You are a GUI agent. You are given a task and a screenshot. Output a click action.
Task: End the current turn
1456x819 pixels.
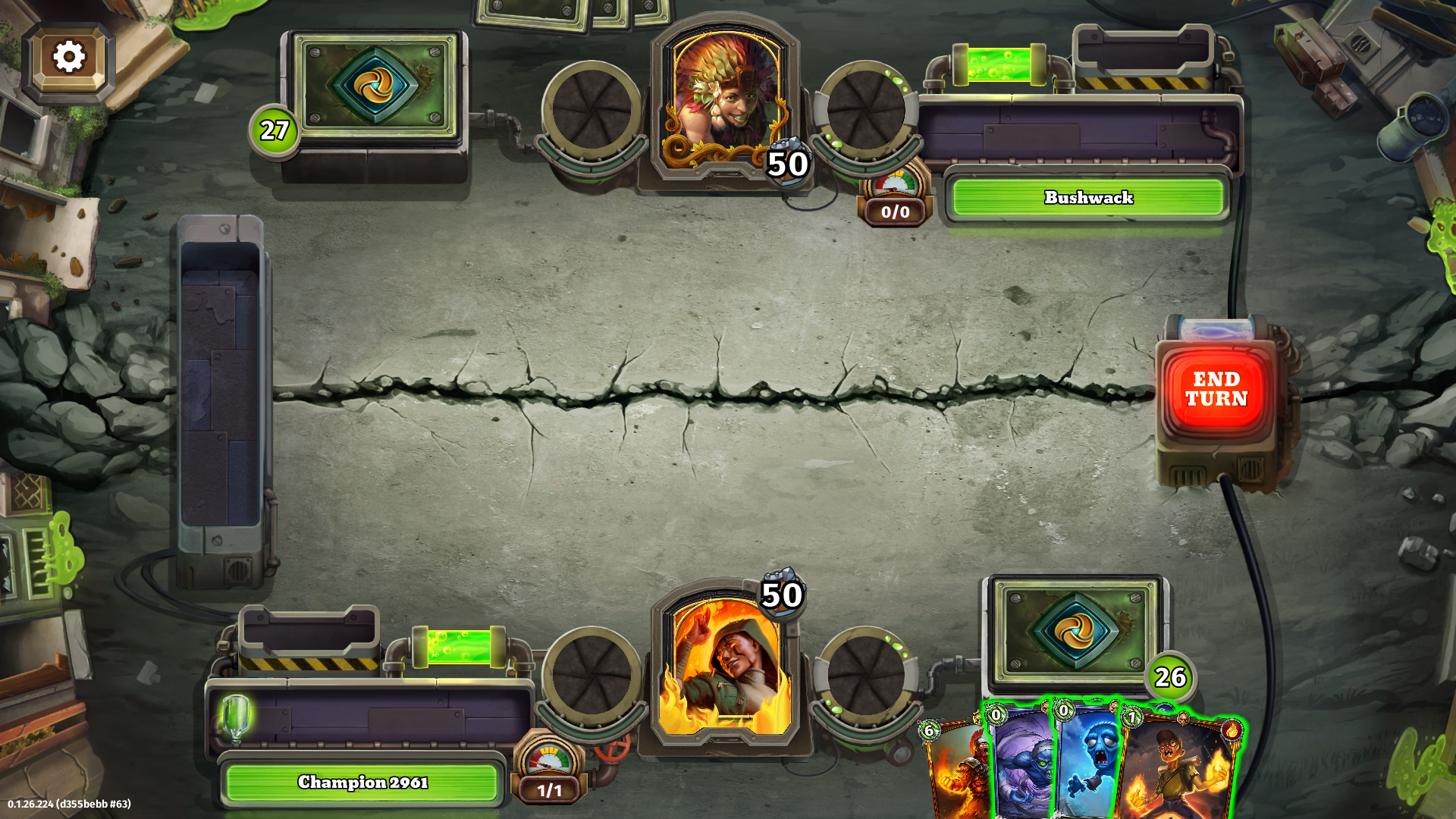(1216, 389)
